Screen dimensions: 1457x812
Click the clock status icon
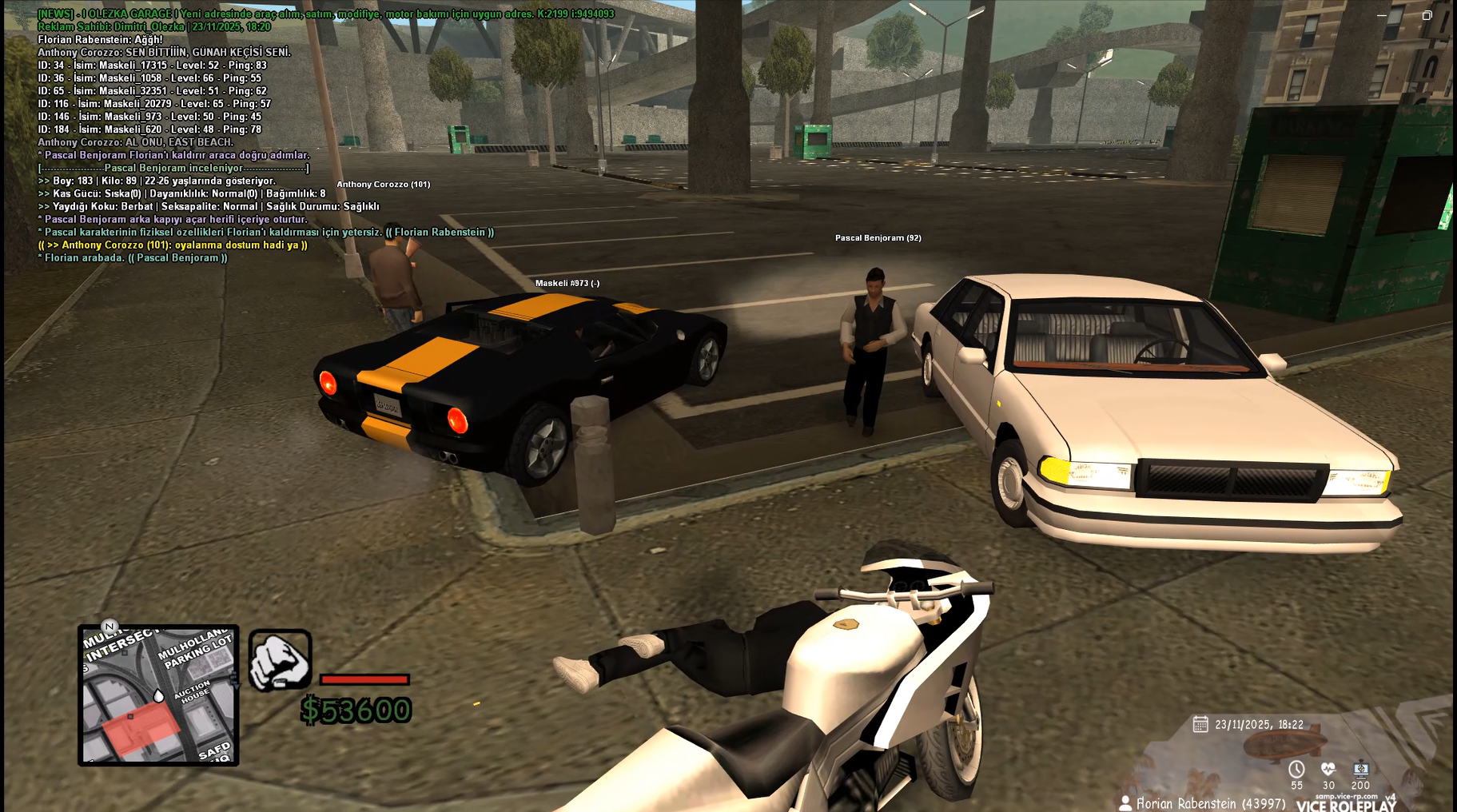1296,769
